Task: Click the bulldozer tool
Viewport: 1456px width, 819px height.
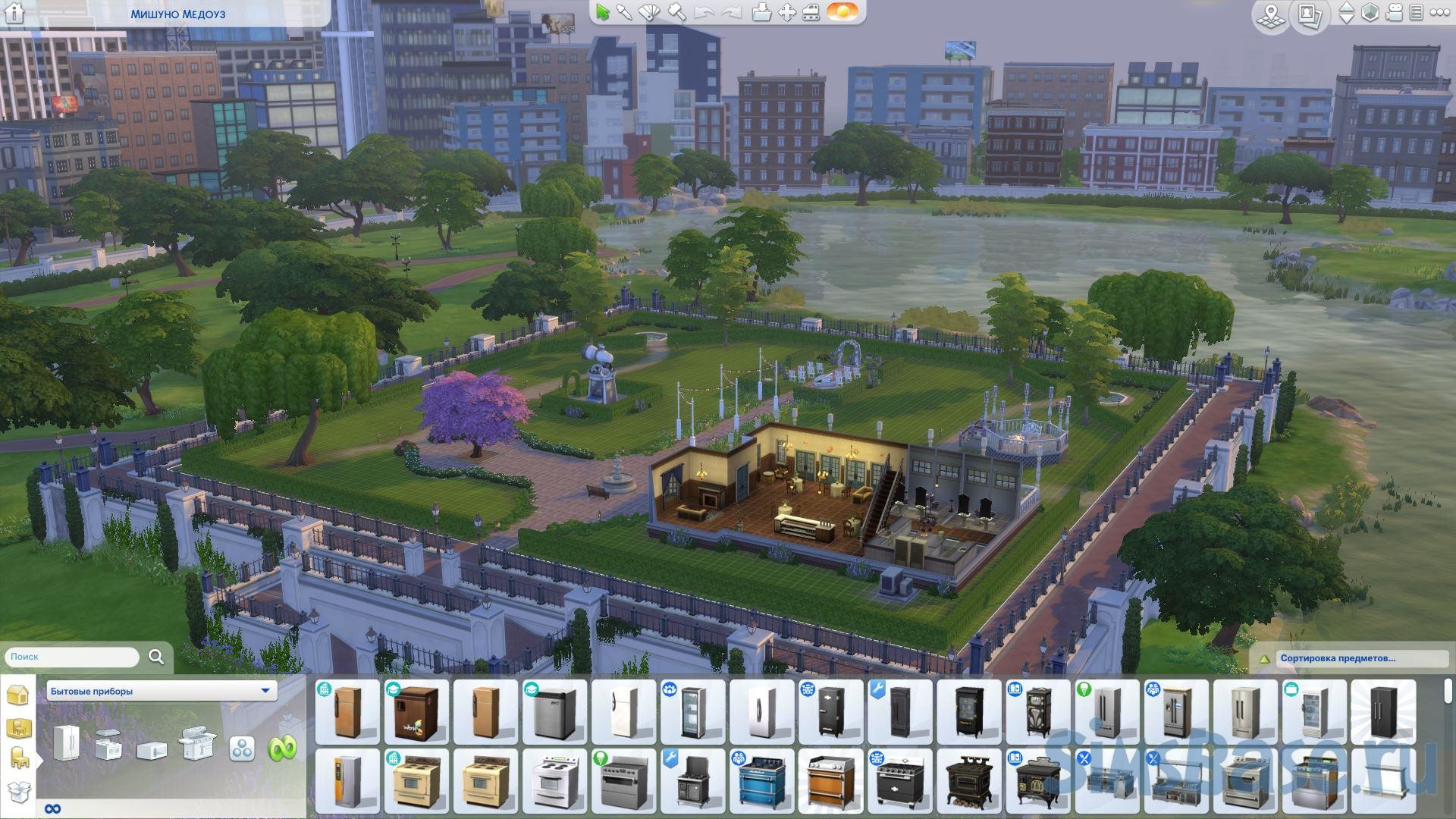Action: coord(811,12)
